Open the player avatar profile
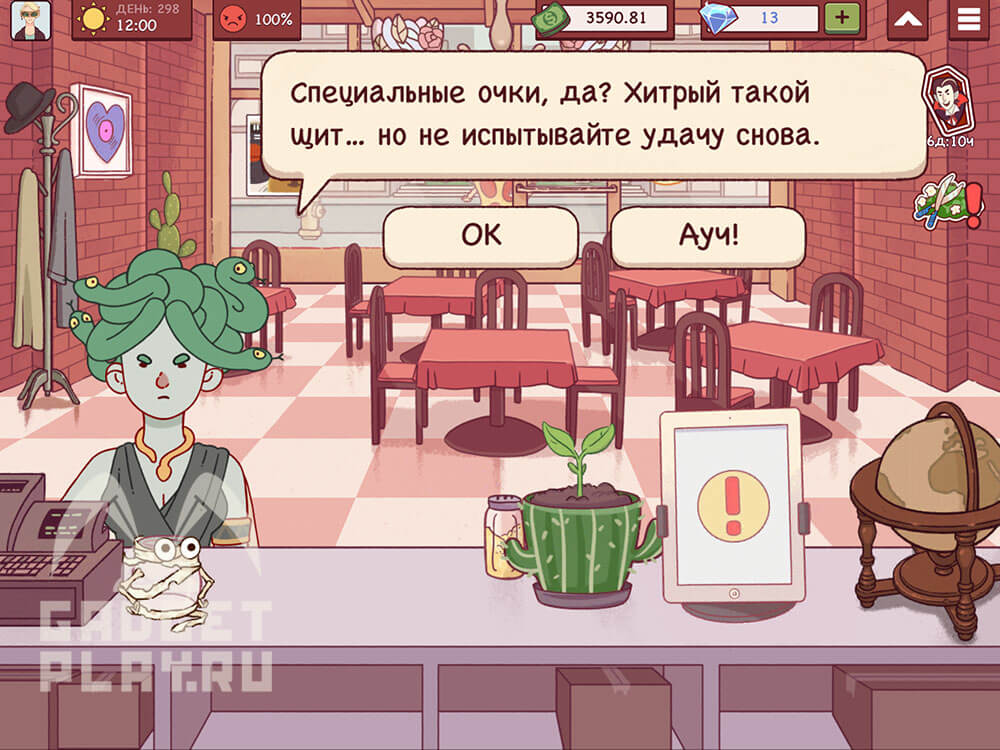This screenshot has width=1000, height=750. (30, 20)
